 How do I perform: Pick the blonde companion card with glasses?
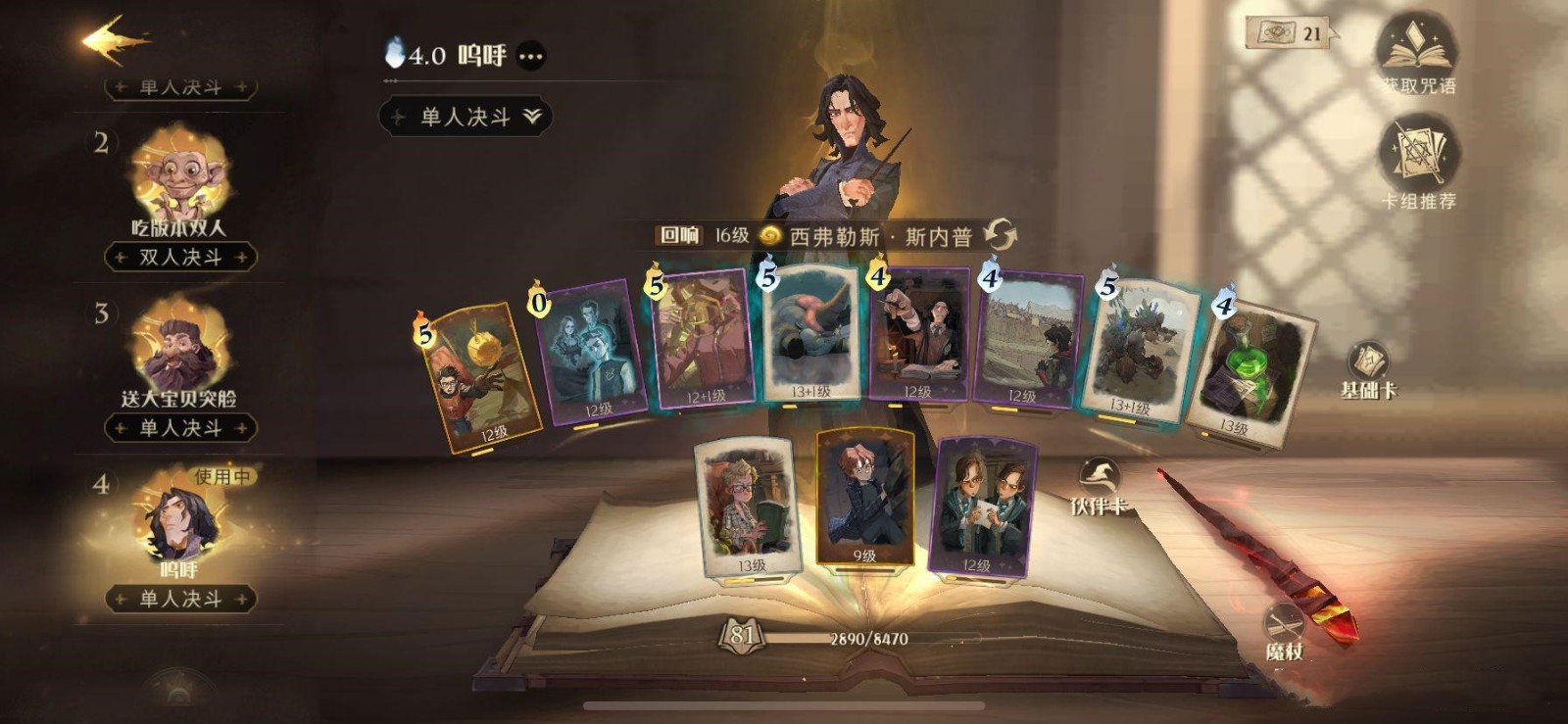pyautogui.click(x=747, y=507)
